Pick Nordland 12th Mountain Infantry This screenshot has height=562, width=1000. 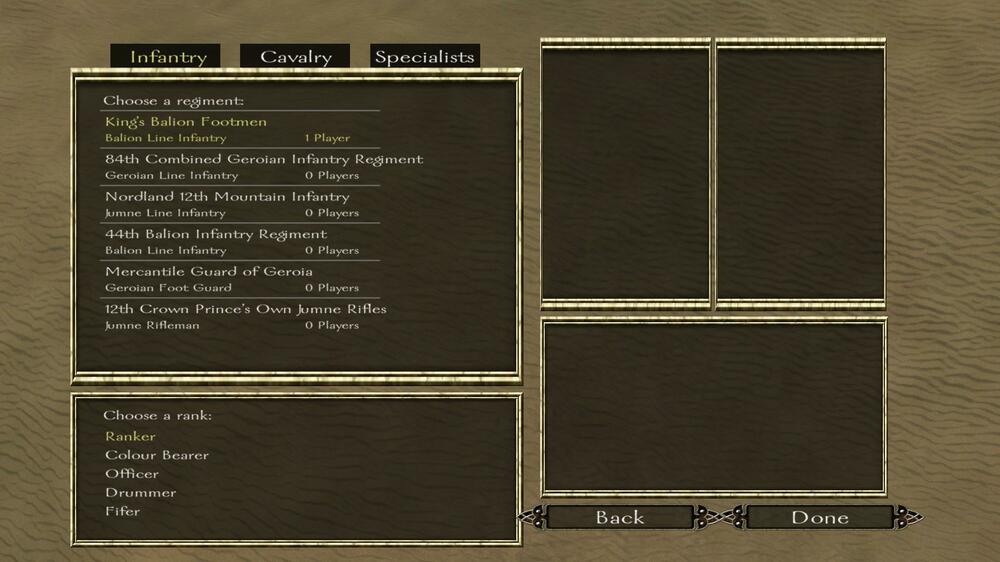(x=227, y=197)
